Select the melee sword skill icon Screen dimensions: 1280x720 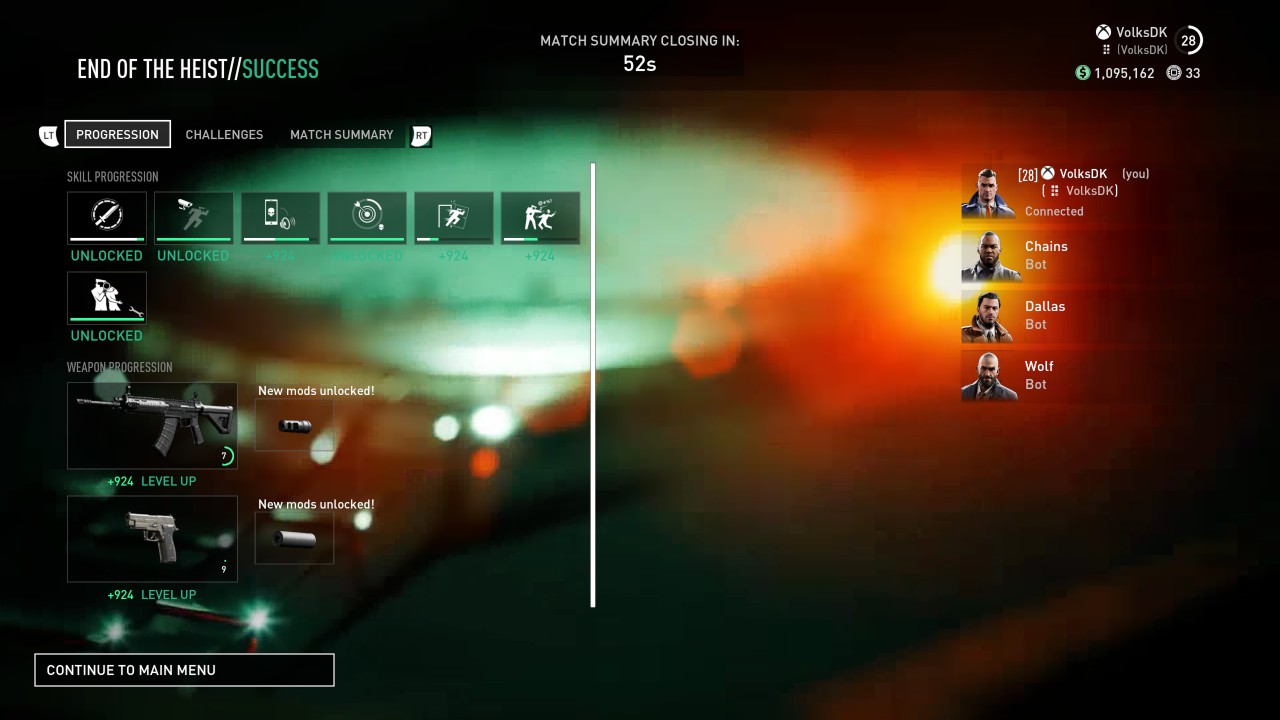click(107, 217)
